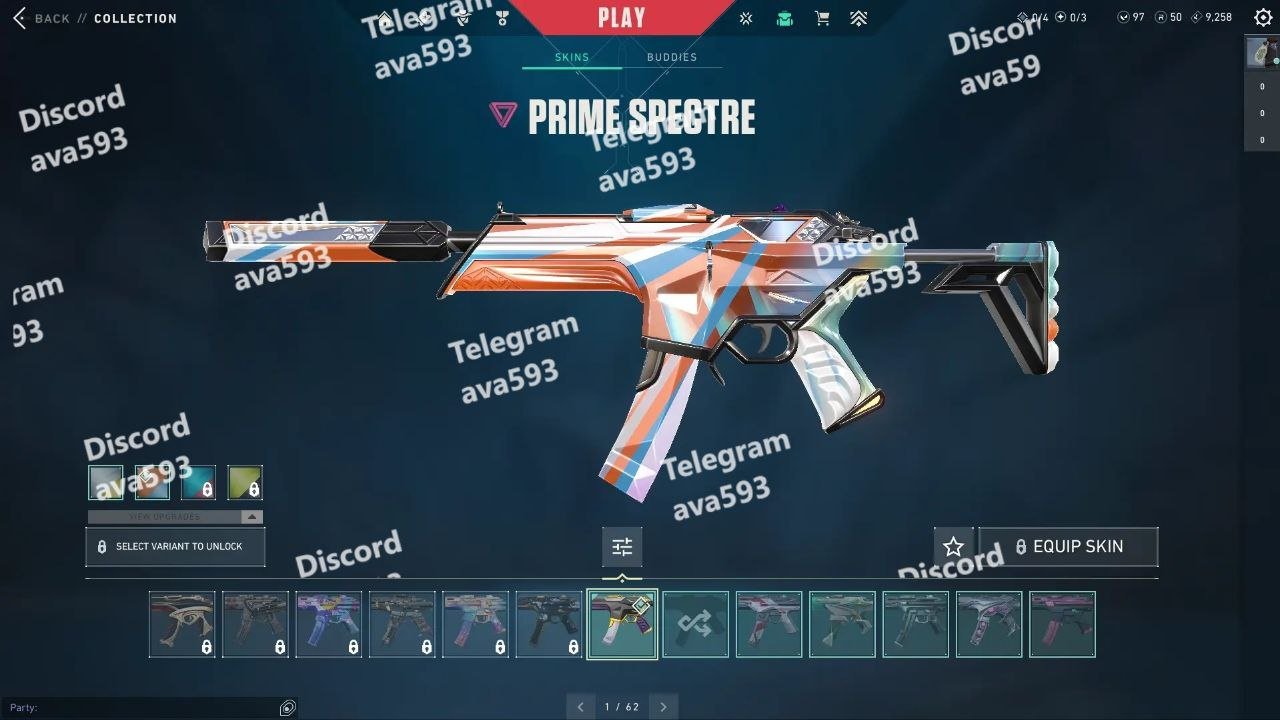Open the green collection backpack icon
The image size is (1280, 720).
(785, 18)
